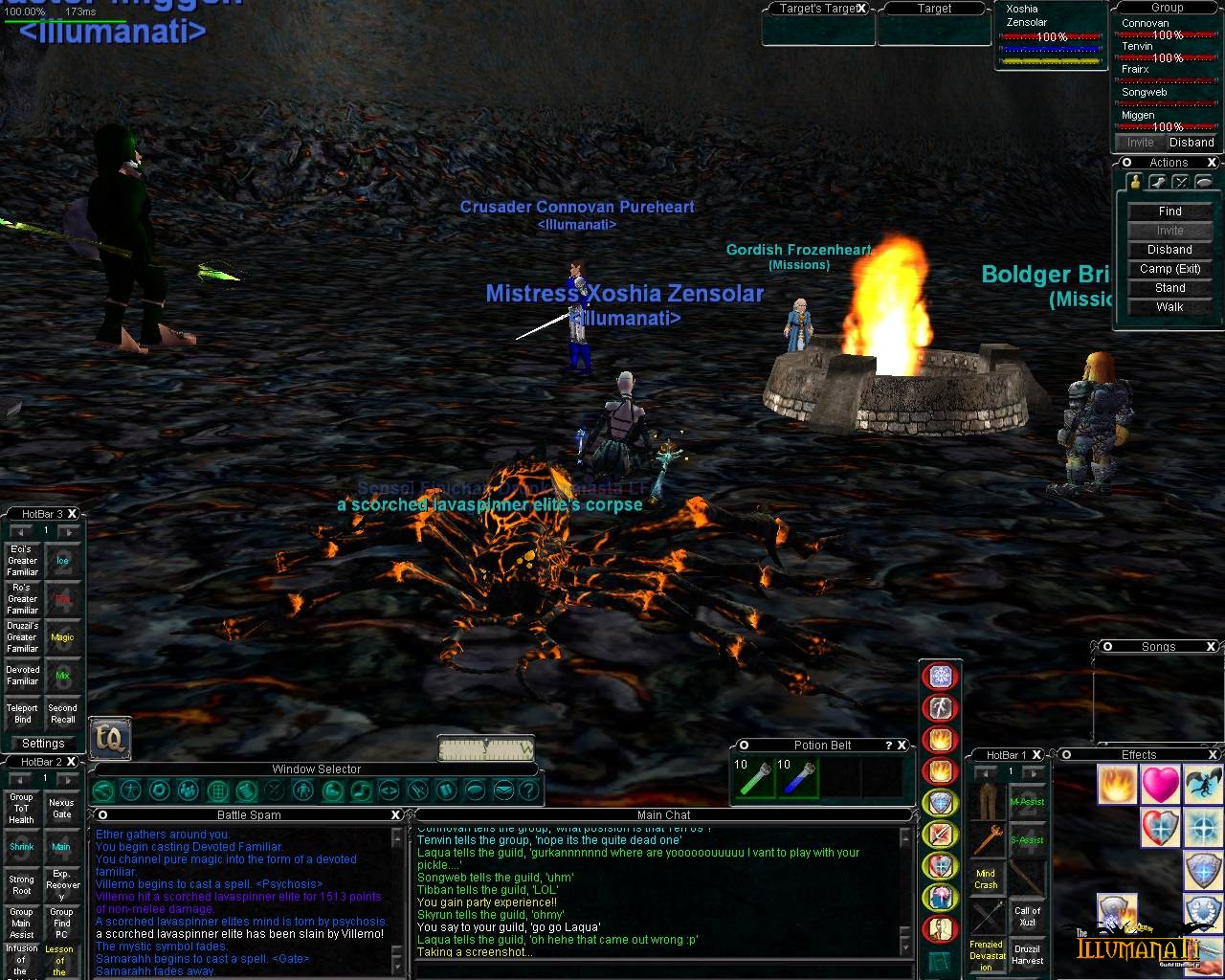The width and height of the screenshot is (1225, 980).
Task: Use the Teleport Bind hotkey
Action: (23, 714)
